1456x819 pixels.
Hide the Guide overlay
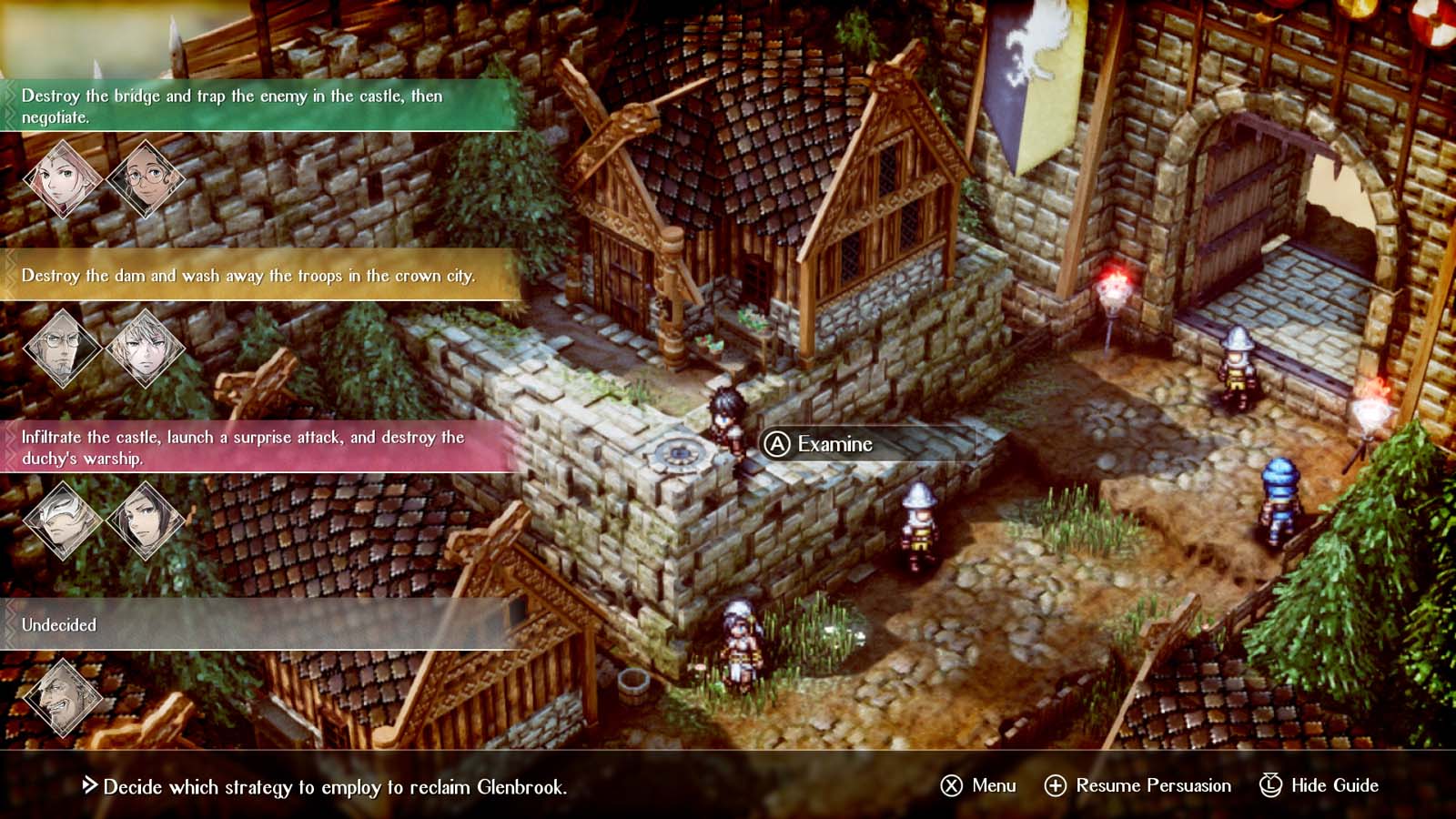[x=1319, y=785]
